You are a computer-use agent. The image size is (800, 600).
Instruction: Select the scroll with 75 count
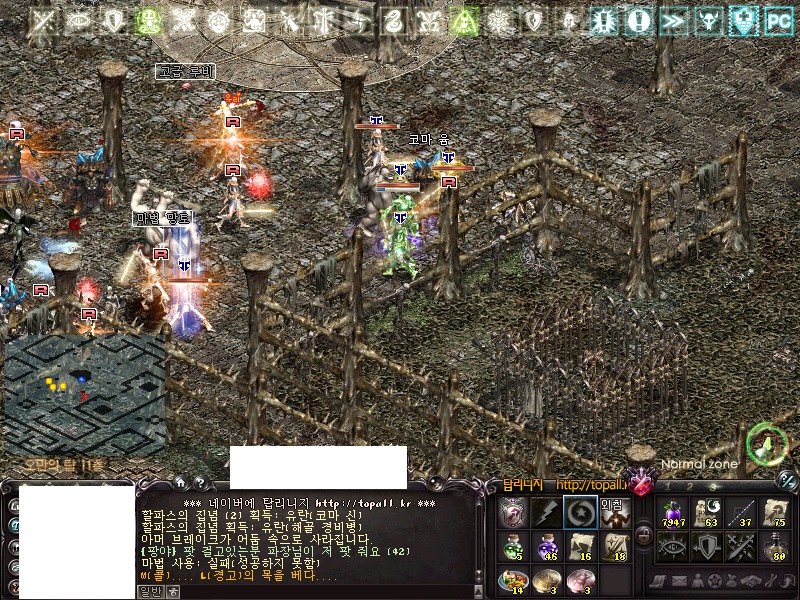click(x=776, y=511)
